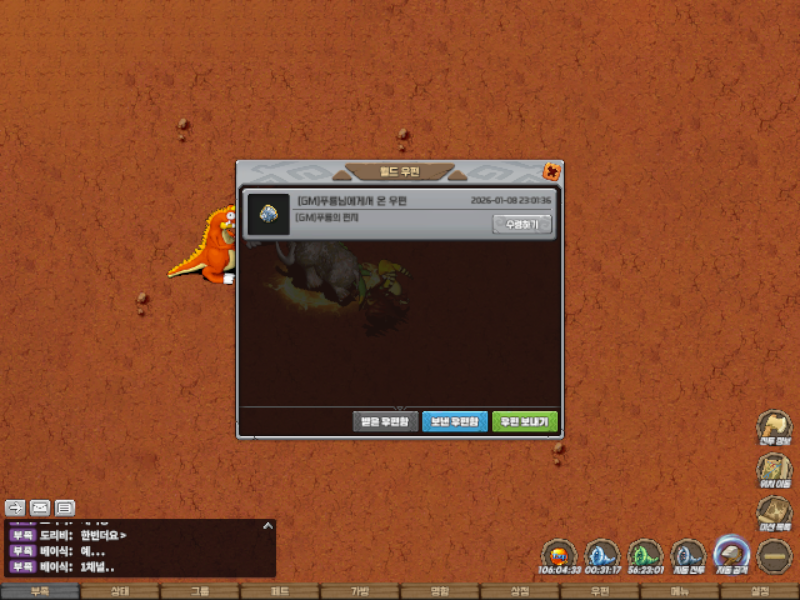Open the 부족 tribe menu
Screen dimensions: 800x600
[40, 591]
